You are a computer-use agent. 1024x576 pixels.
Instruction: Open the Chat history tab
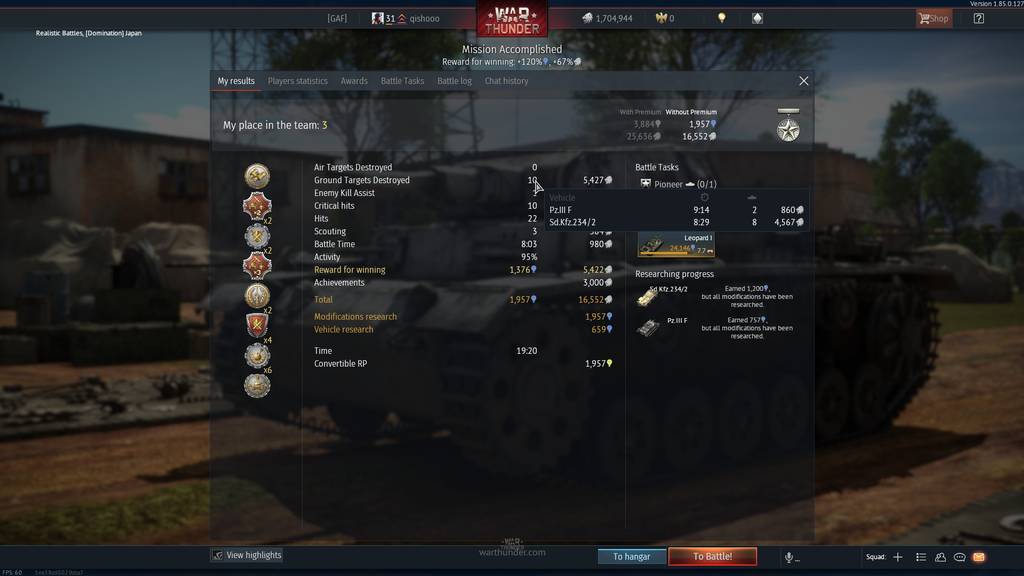[506, 81]
